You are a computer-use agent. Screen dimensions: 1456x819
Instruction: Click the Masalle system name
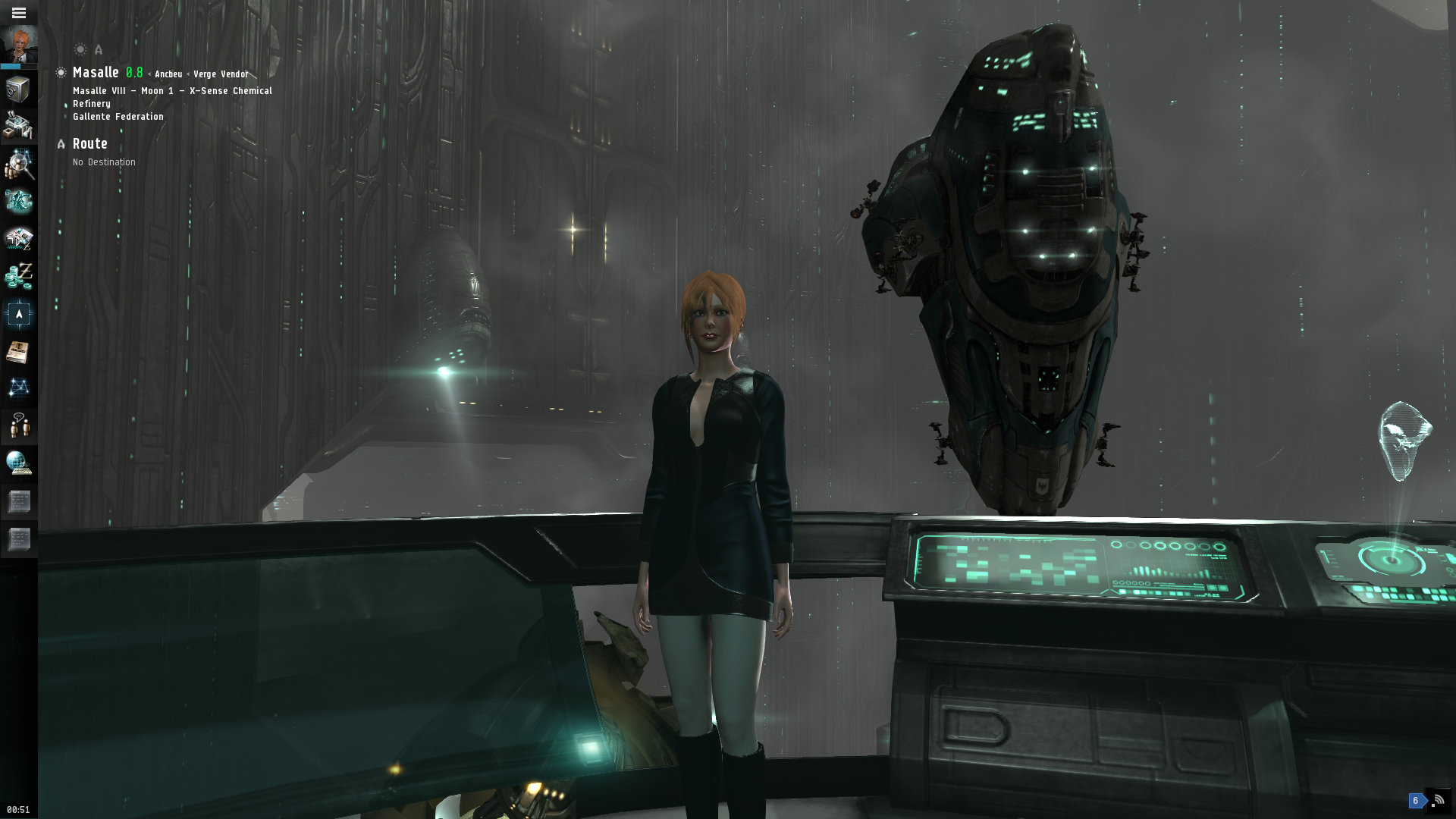click(96, 73)
